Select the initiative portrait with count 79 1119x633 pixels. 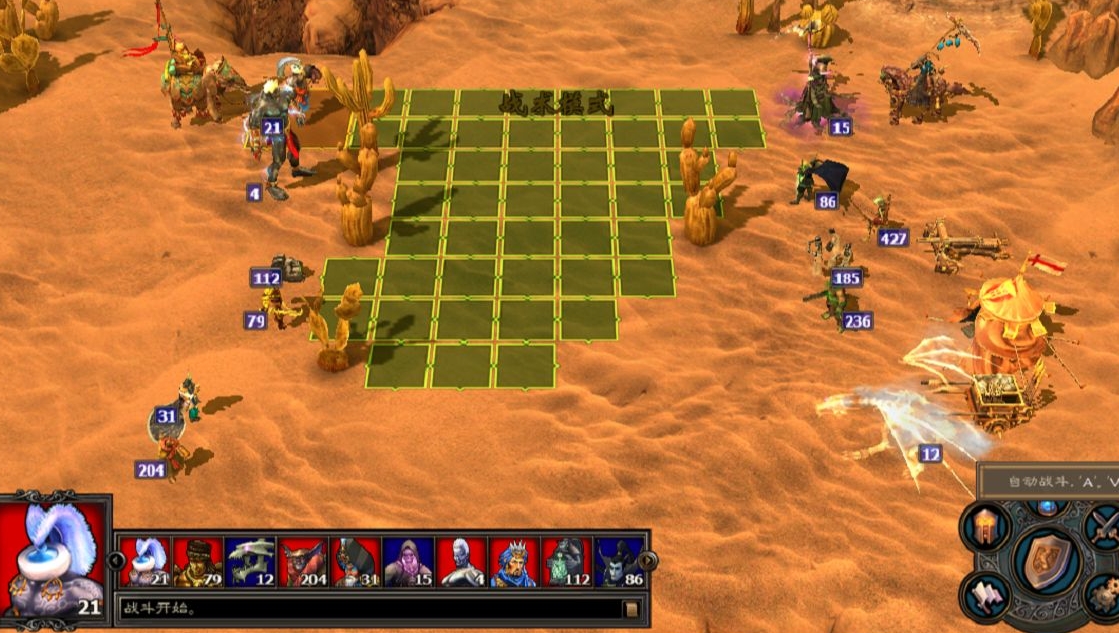198,562
